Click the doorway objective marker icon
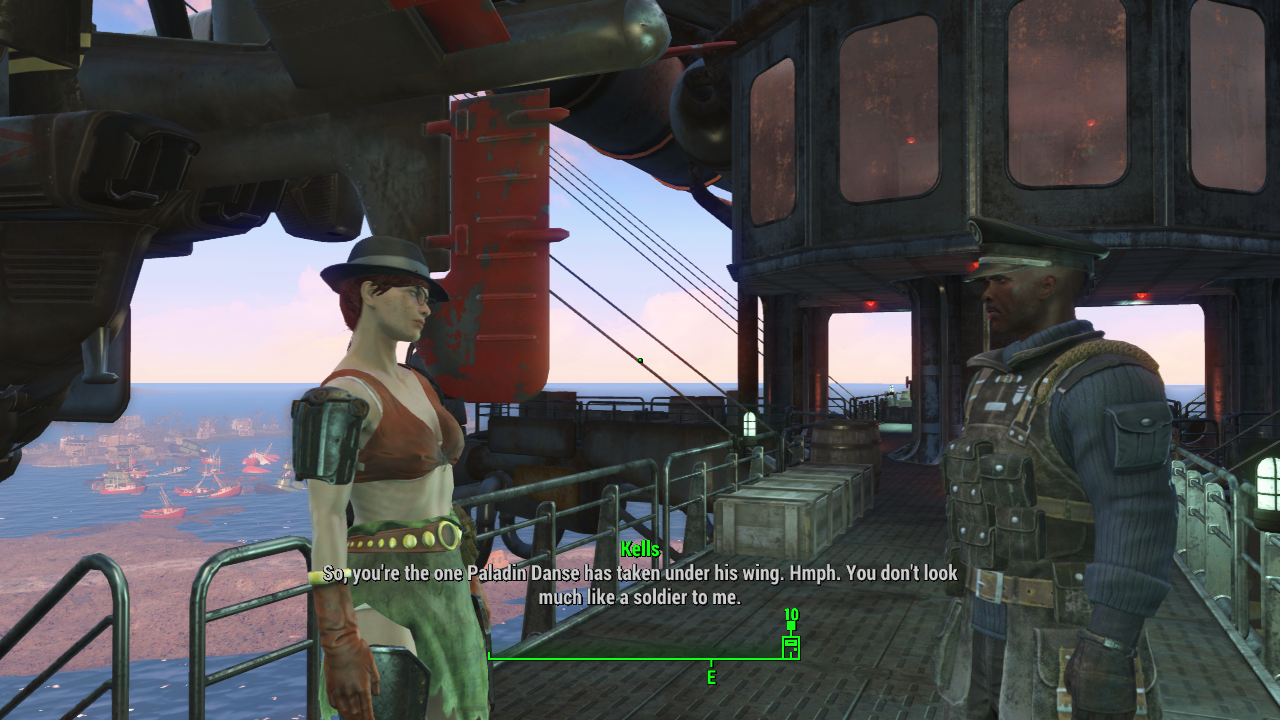Viewport: 1280px width, 720px height. (790, 647)
